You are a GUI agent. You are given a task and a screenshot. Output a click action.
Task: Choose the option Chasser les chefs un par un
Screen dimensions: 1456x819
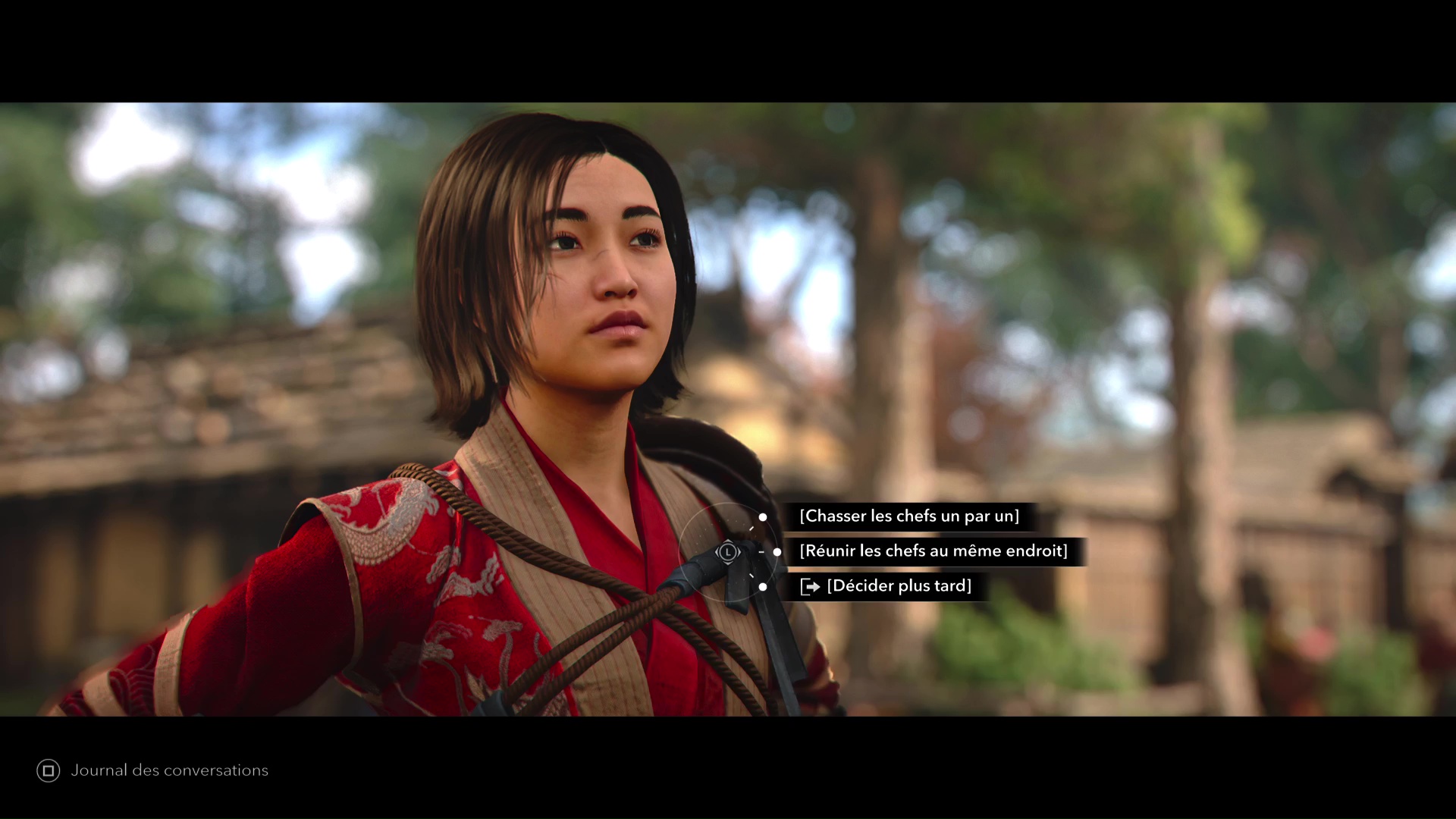click(910, 516)
